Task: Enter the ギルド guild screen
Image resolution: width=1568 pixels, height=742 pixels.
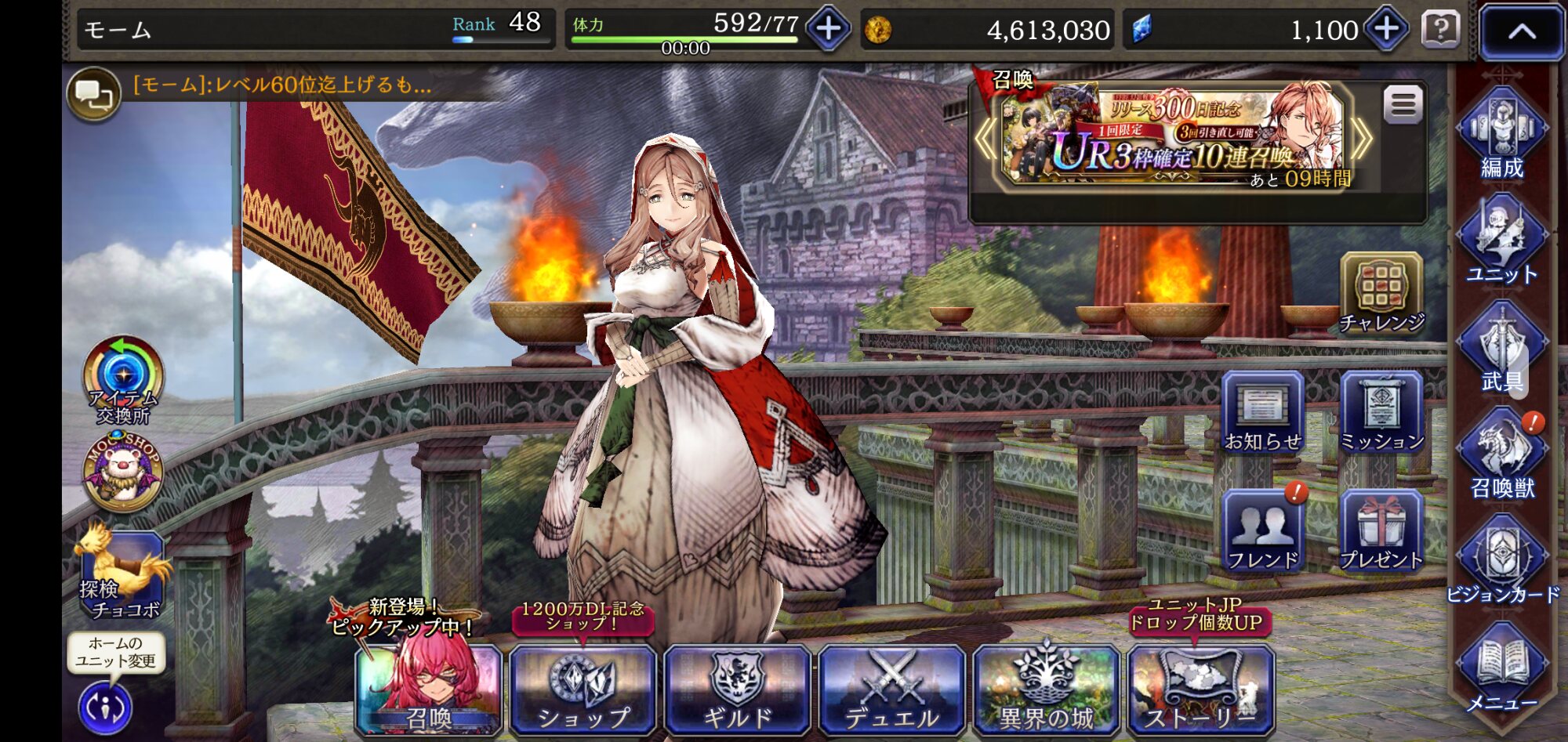Action: click(x=737, y=690)
